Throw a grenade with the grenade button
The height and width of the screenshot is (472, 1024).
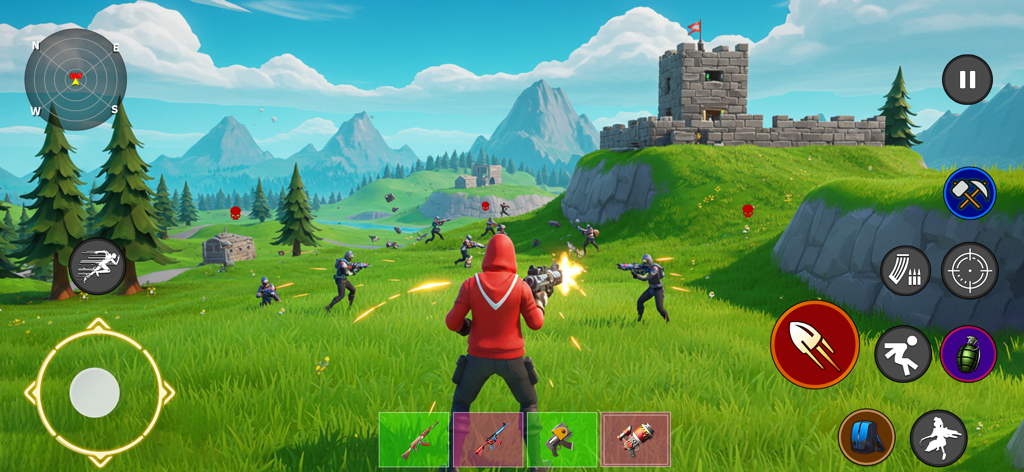pos(968,354)
